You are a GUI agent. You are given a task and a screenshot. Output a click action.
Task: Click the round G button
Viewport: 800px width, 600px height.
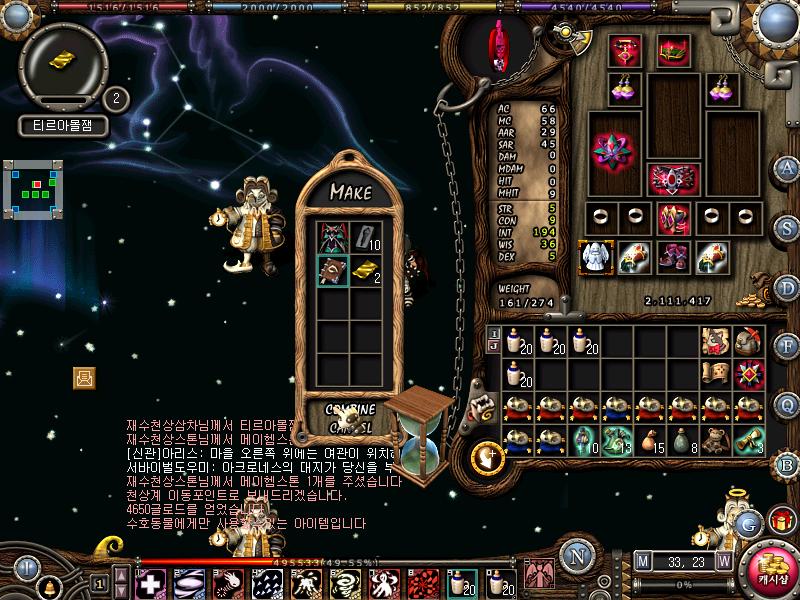[x=748, y=522]
